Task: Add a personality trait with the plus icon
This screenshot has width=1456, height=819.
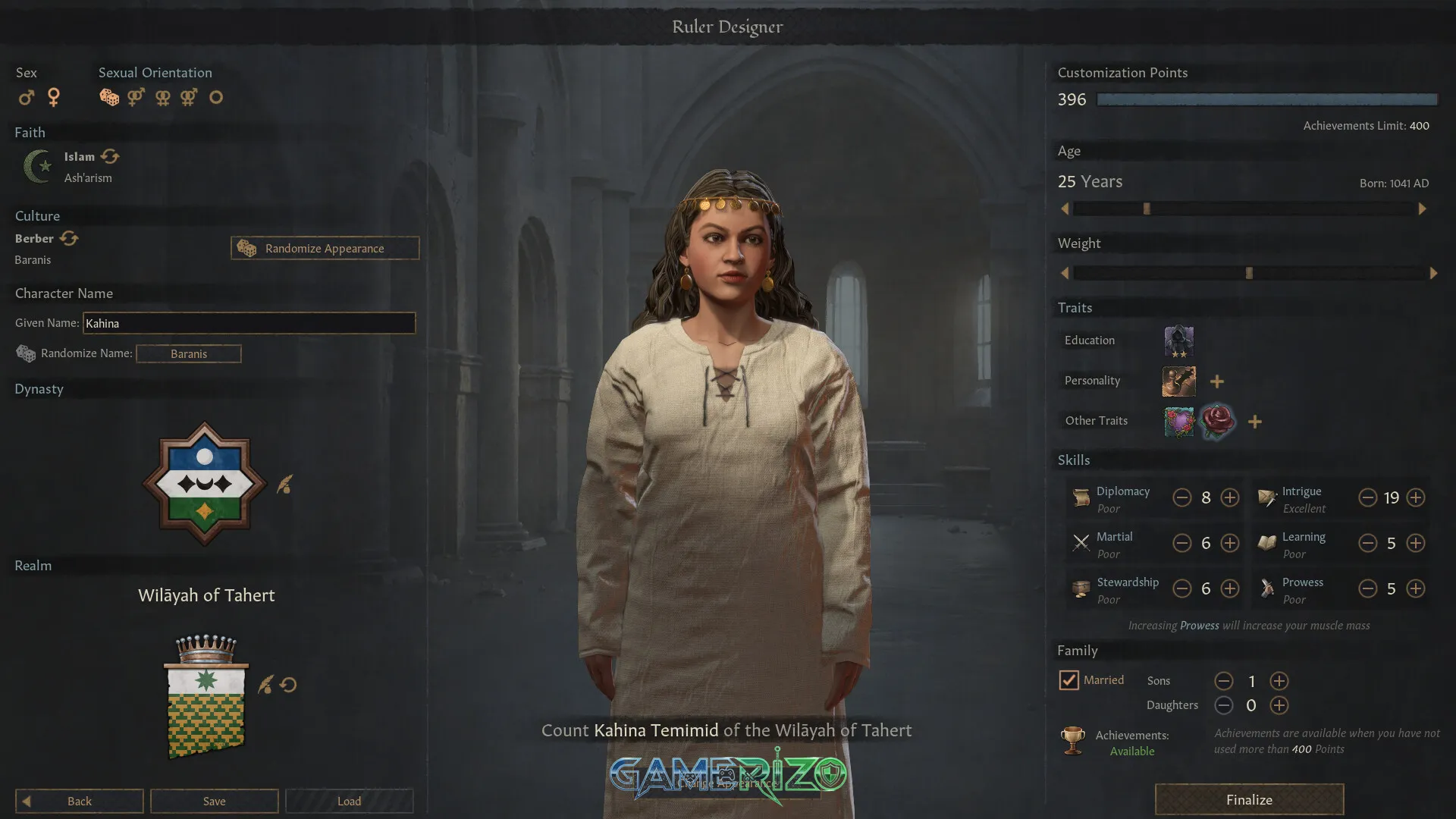Action: pyautogui.click(x=1216, y=381)
